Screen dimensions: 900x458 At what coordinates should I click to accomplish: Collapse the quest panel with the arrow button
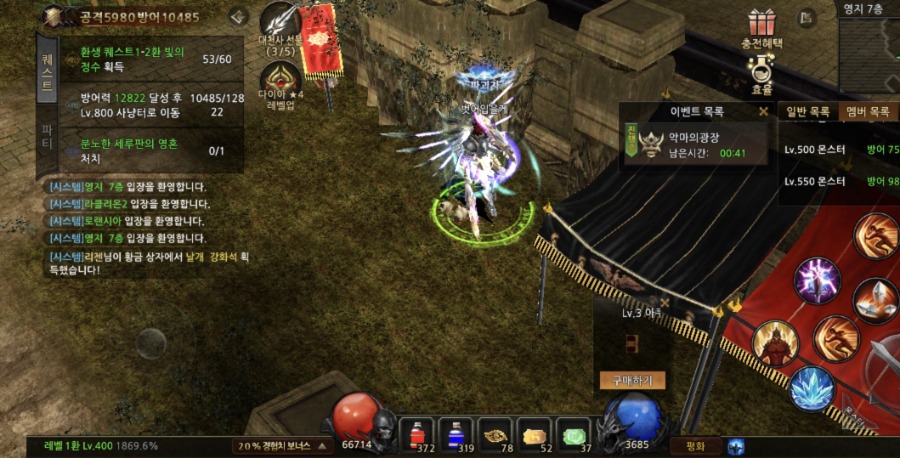pos(238,16)
